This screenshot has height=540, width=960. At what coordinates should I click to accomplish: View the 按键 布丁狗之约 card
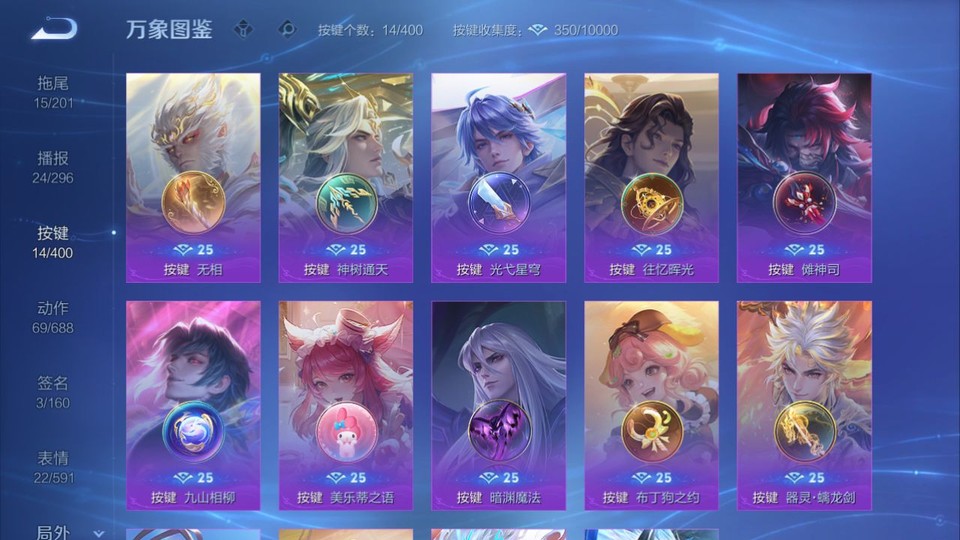(651, 405)
